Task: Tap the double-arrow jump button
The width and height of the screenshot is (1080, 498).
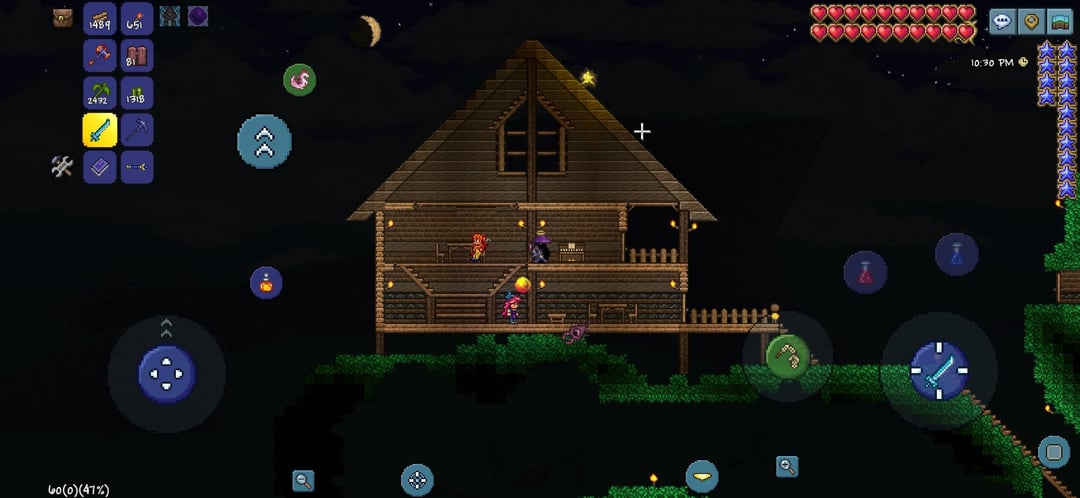Action: tap(264, 141)
